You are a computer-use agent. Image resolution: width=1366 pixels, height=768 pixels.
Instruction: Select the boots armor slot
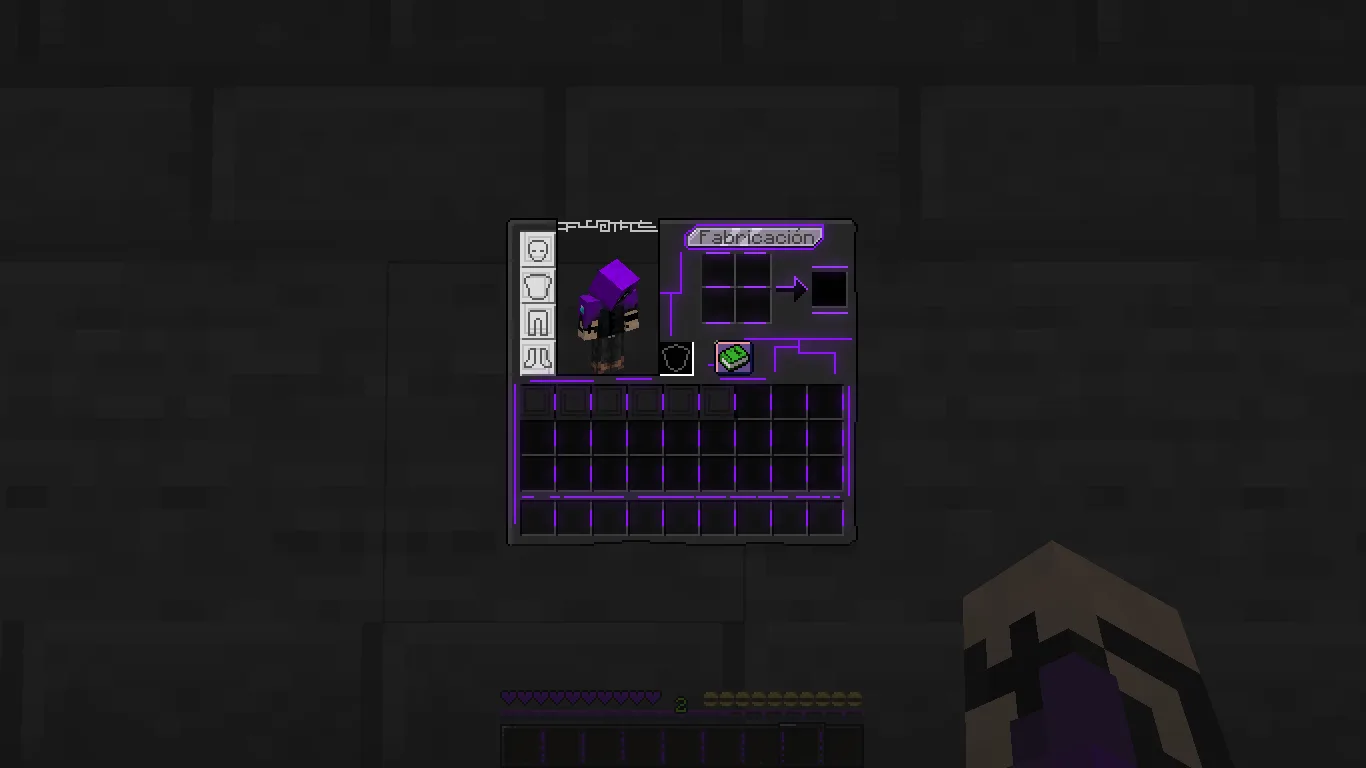coord(538,355)
